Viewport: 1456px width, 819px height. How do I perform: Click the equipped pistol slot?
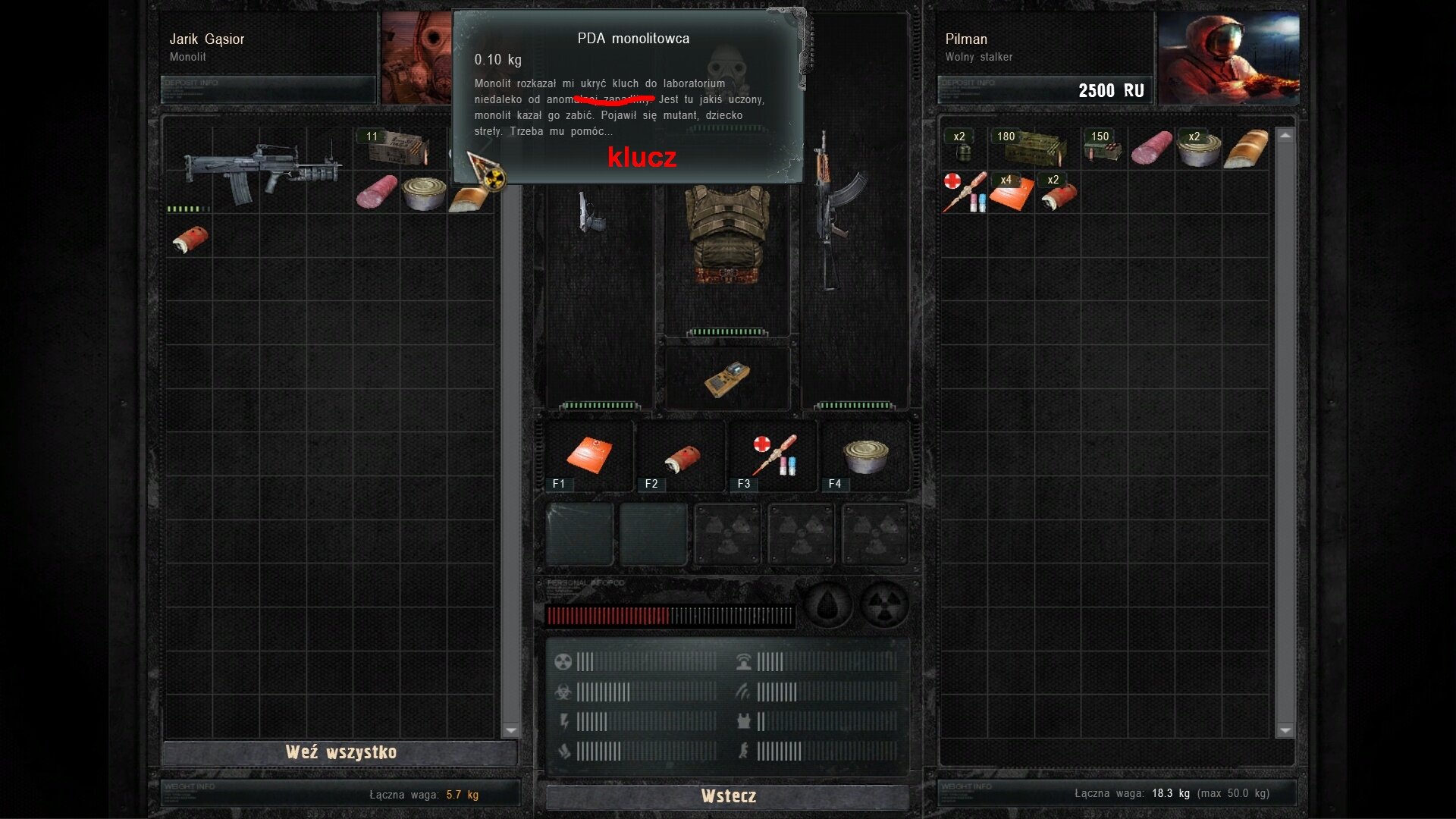591,212
